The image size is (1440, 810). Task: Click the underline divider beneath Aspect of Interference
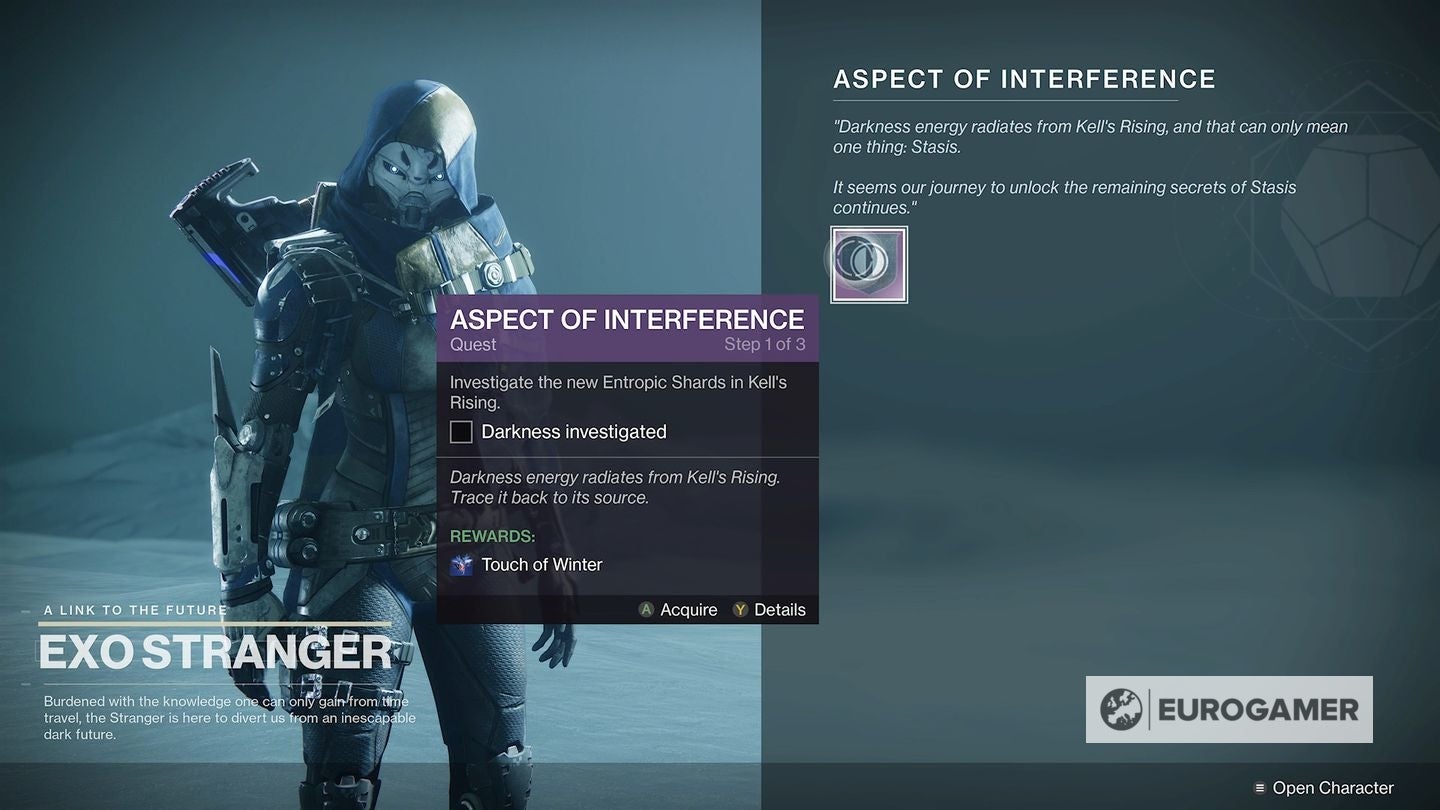tap(1006, 100)
